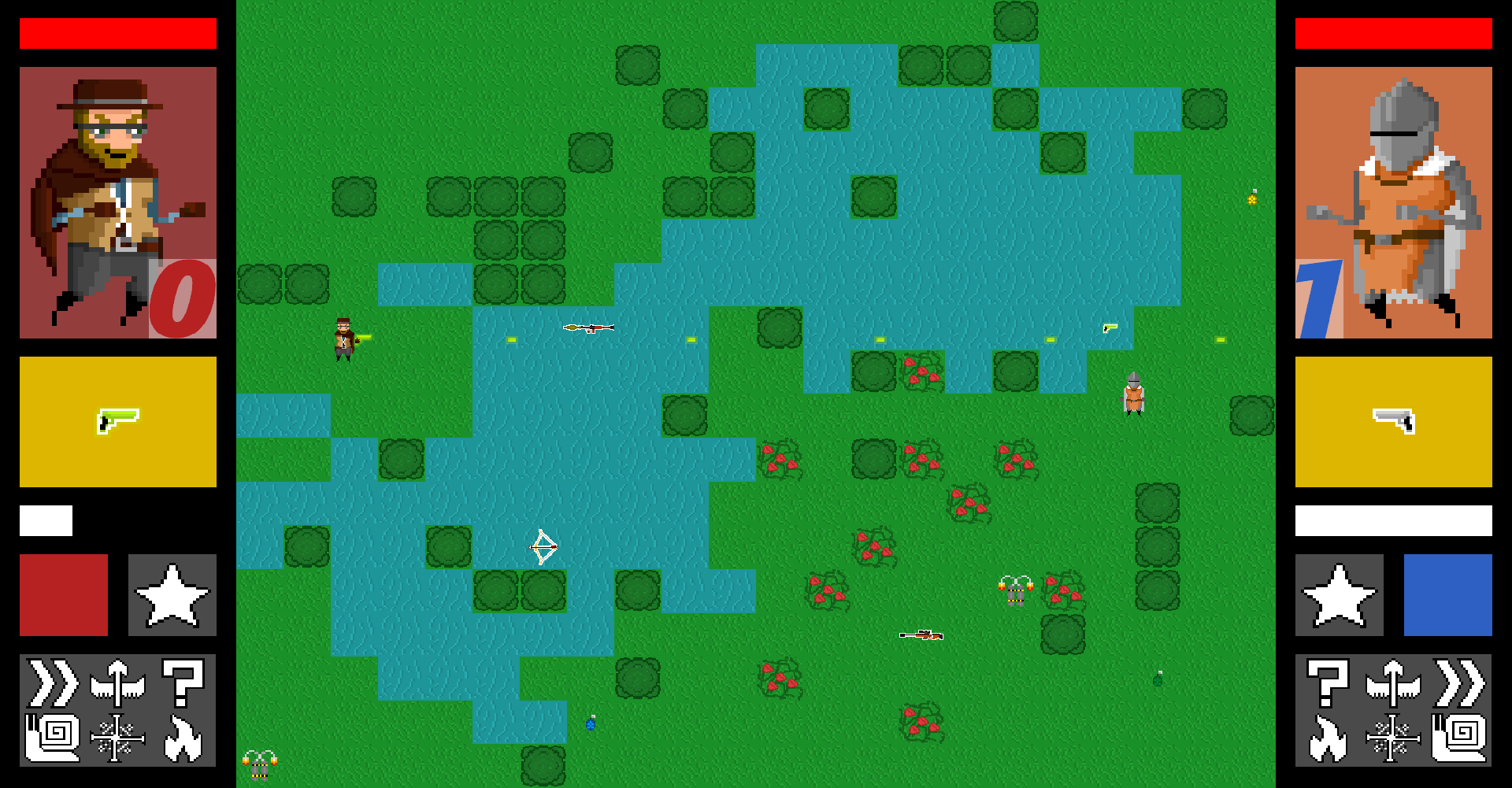Toggle the star power-up on left panel
Image resolution: width=1512 pixels, height=788 pixels.
pos(172,595)
